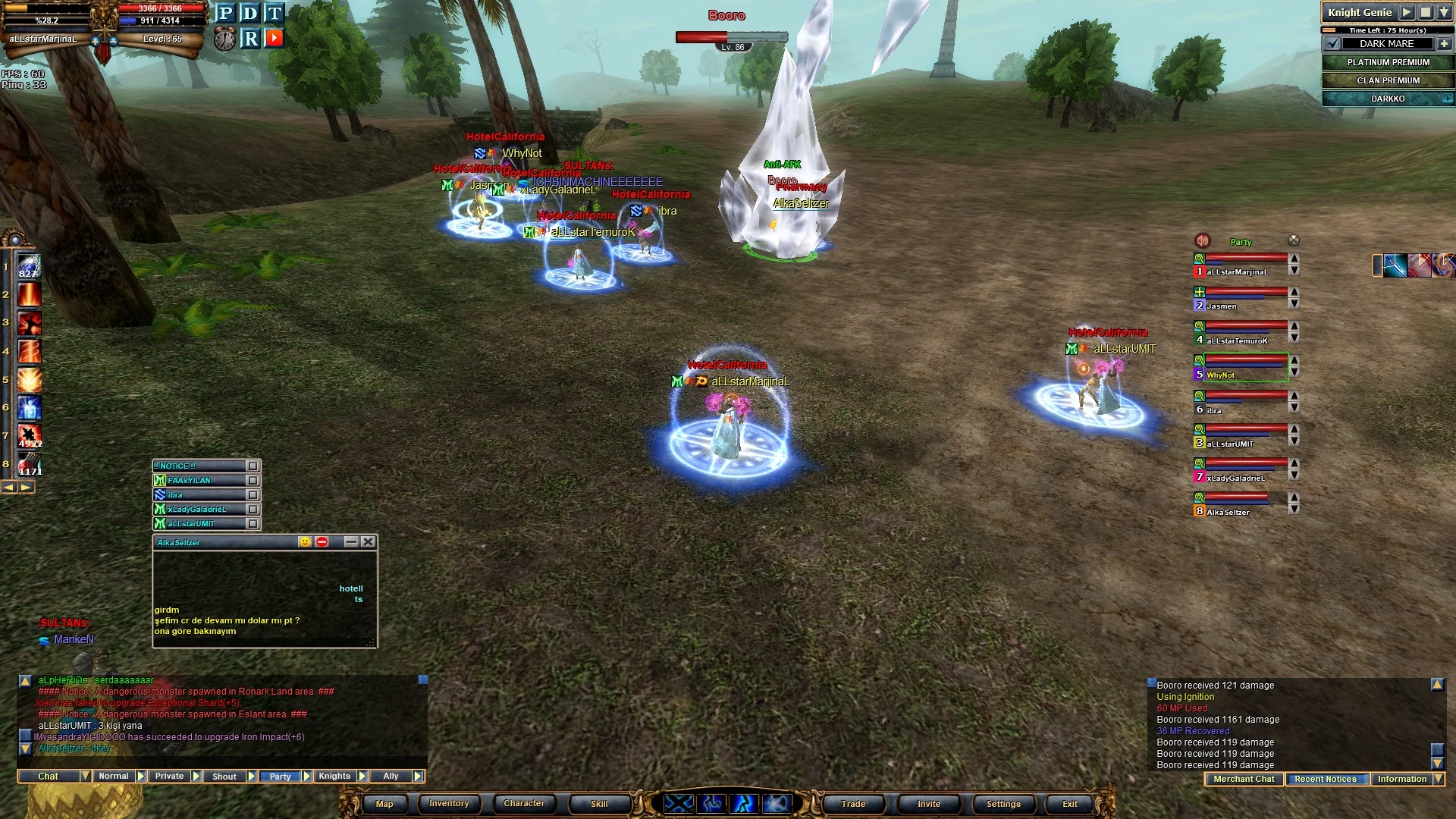The image size is (1456, 819).
Task: Open the Character sheet
Action: click(x=524, y=804)
